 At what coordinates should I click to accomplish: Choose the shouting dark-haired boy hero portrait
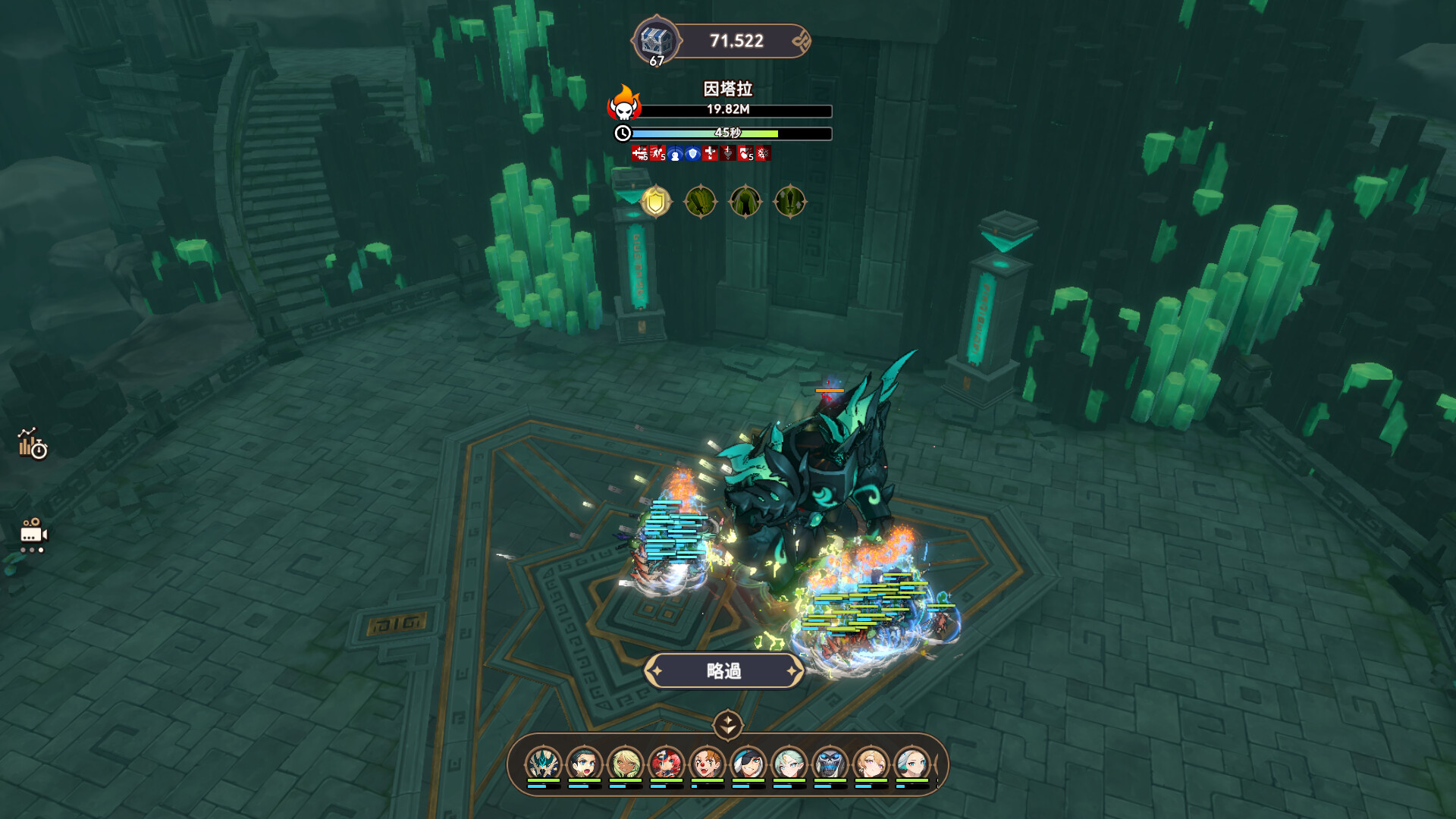coord(584,763)
